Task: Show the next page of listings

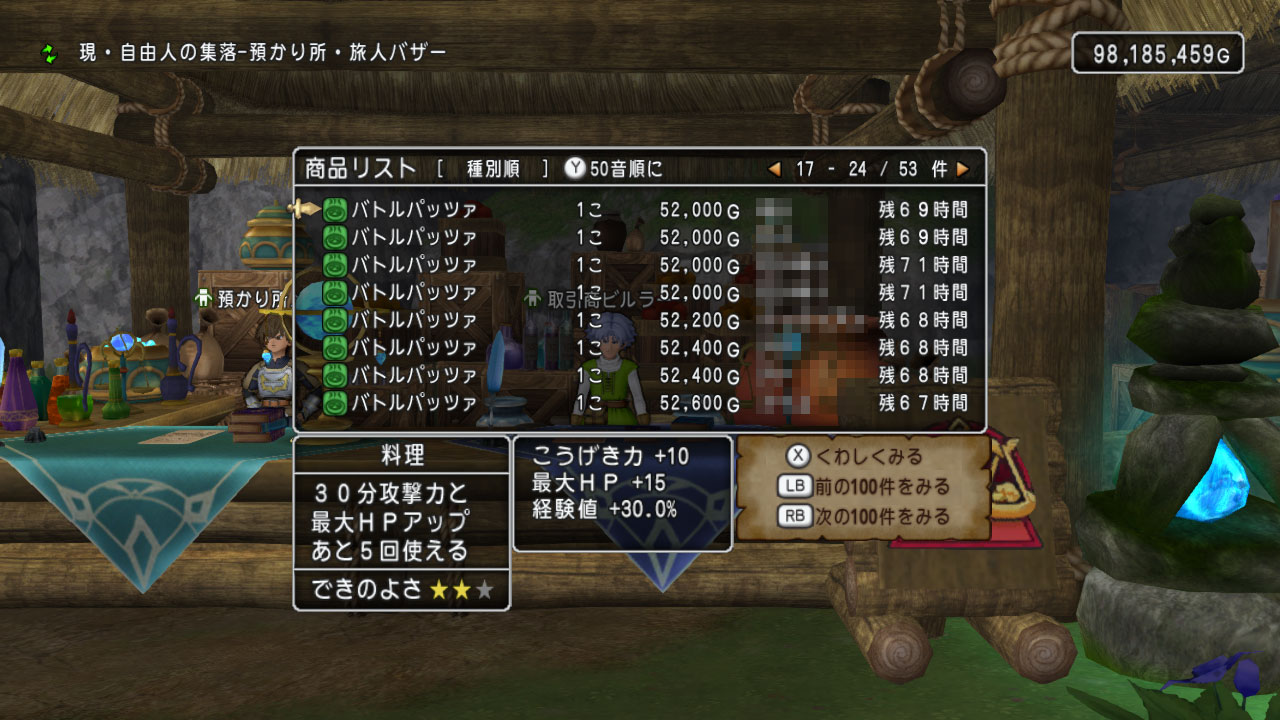Action: pyautogui.click(x=962, y=169)
